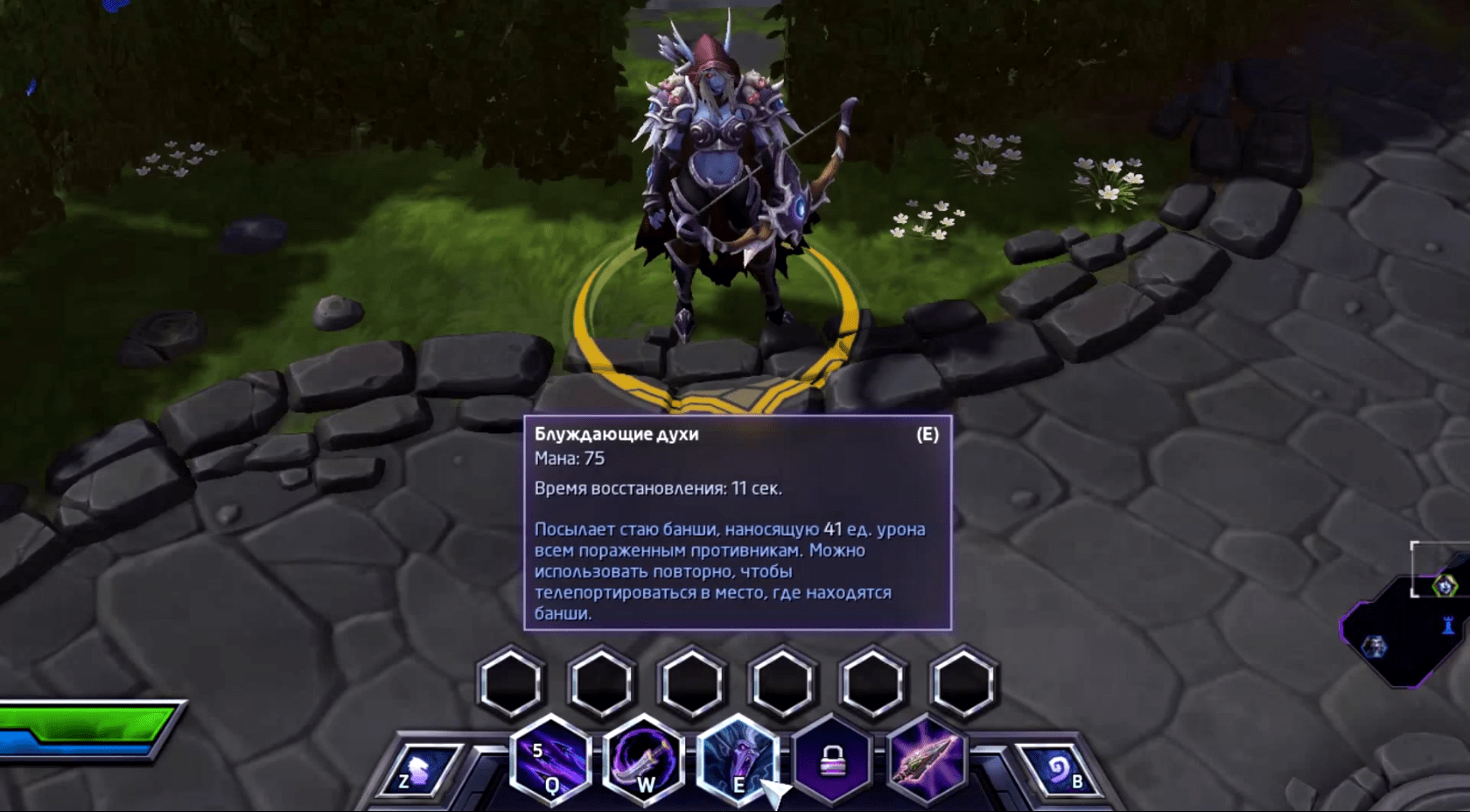
Task: Use the Haunting Wave banshee ability
Action: (738, 759)
